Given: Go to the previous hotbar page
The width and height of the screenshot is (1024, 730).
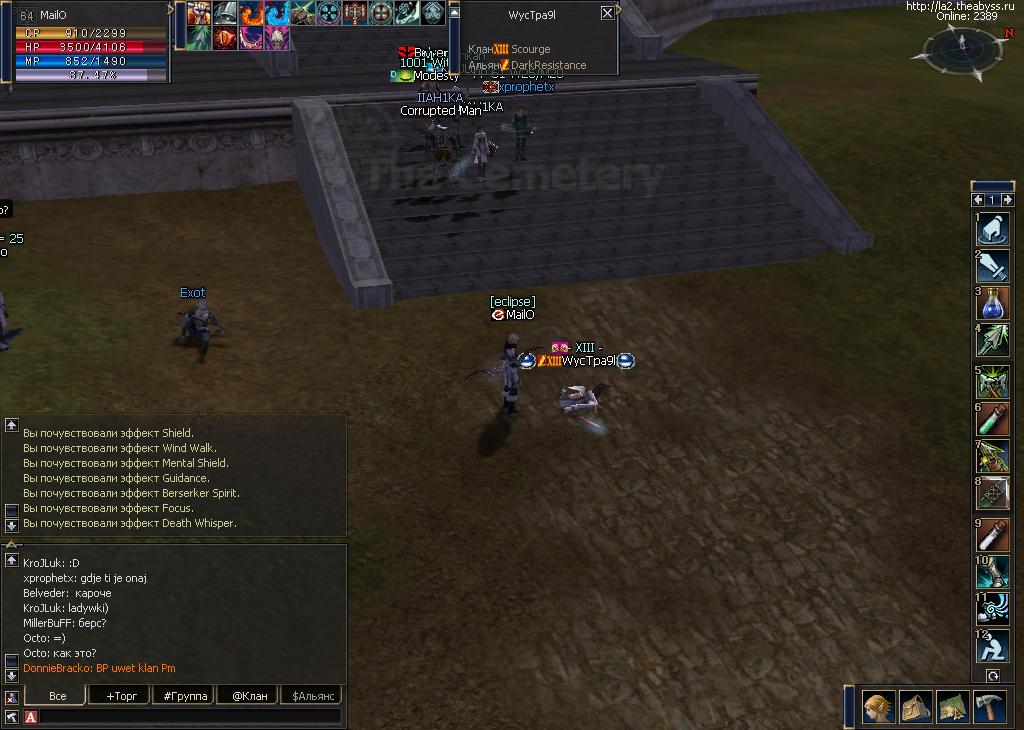Looking at the screenshot, I should 979,200.
